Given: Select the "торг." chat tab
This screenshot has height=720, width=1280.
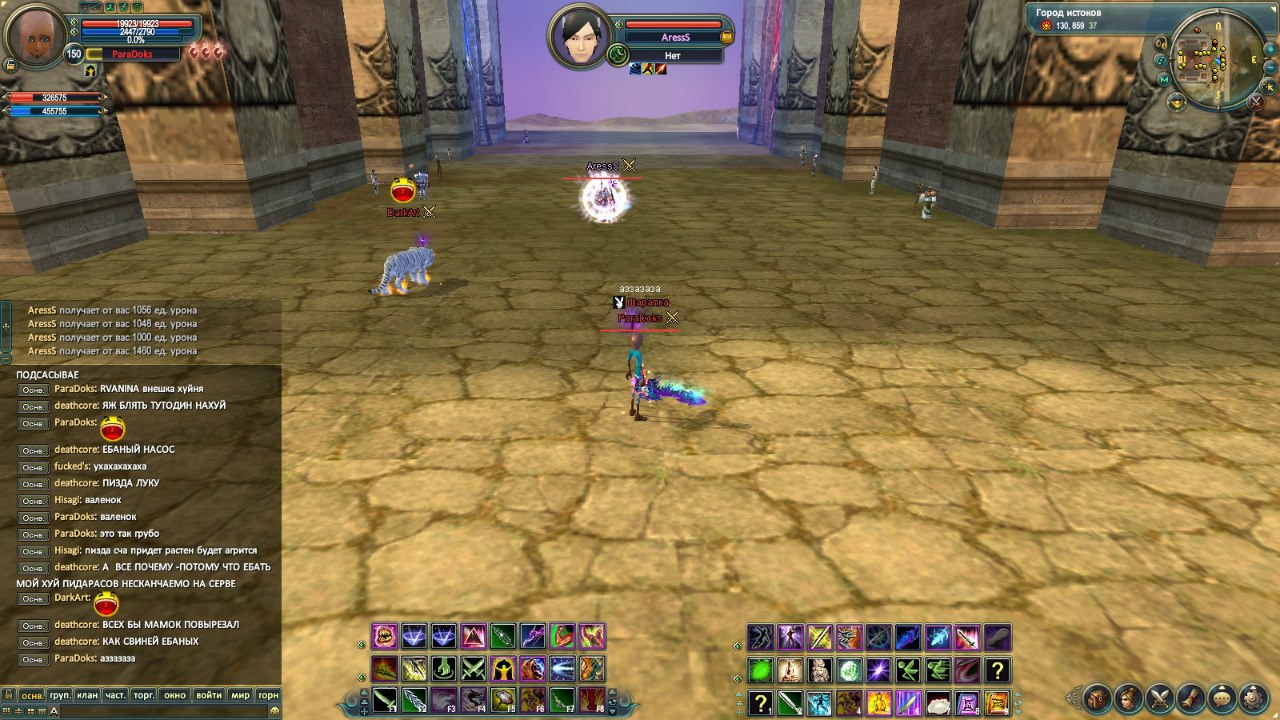Looking at the screenshot, I should pyautogui.click(x=145, y=695).
